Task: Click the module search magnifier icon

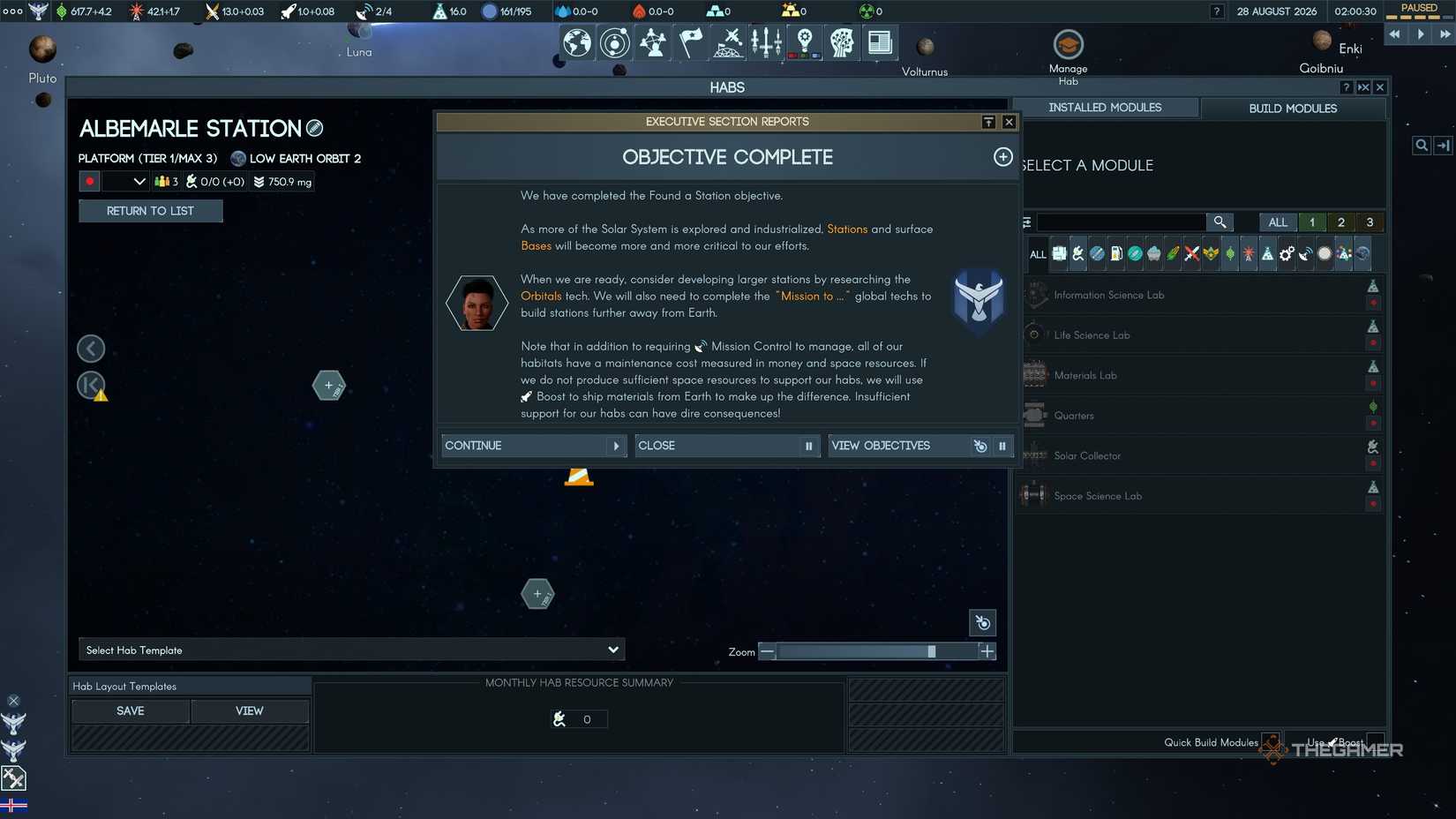Action: click(x=1220, y=222)
